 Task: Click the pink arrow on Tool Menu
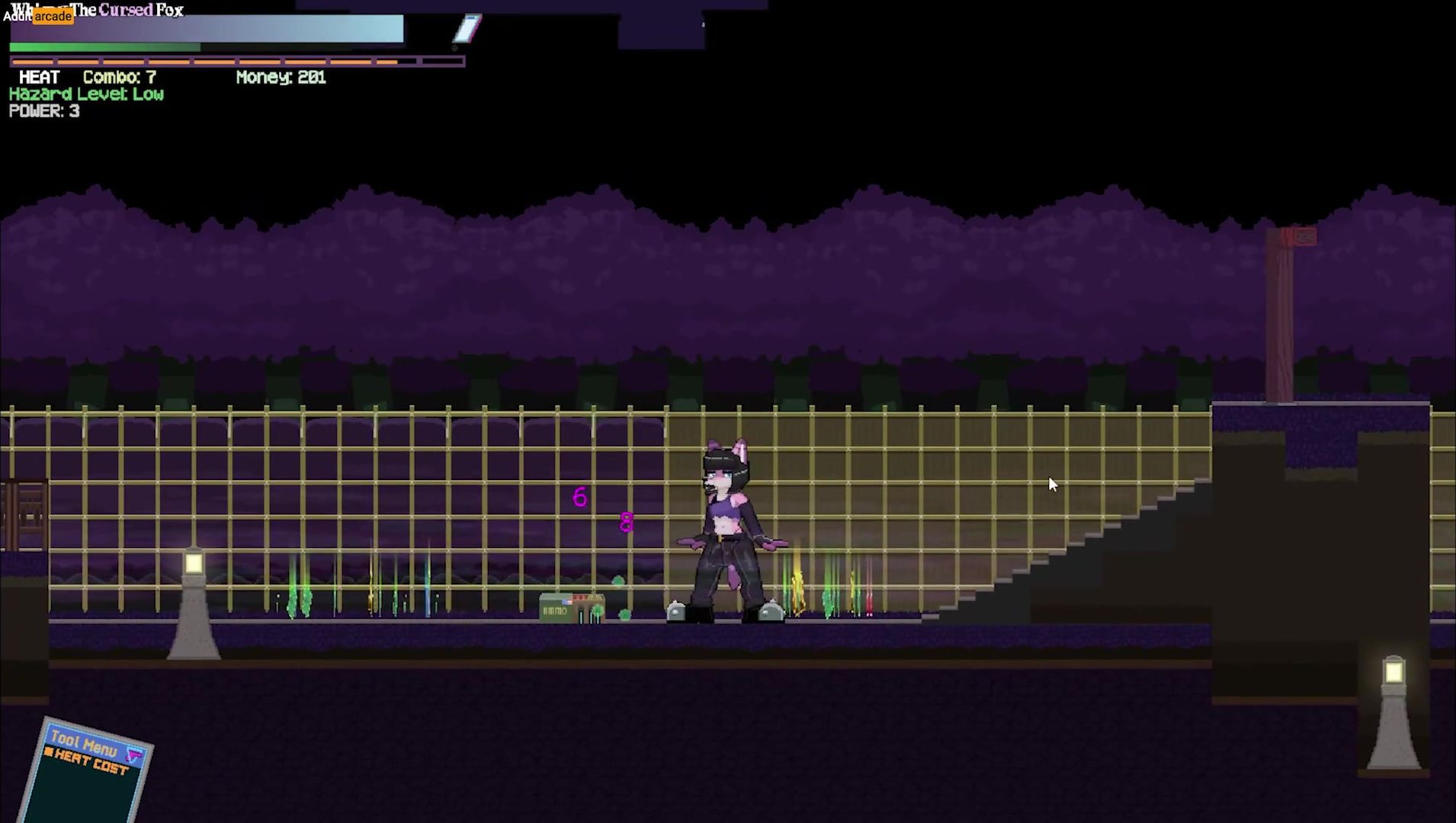click(x=135, y=755)
